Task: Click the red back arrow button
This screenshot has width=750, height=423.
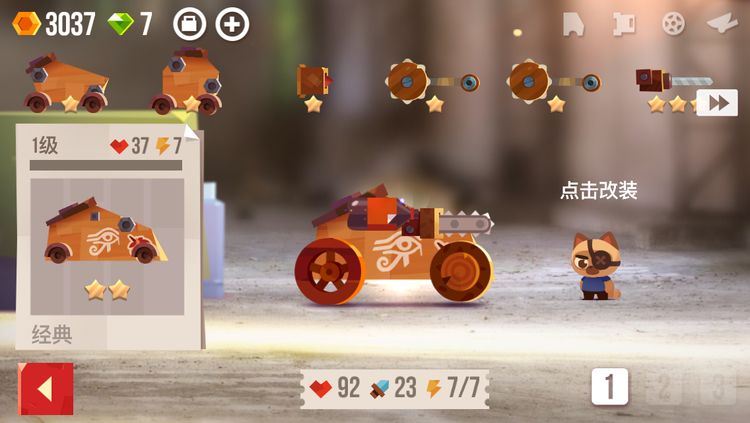Action: pos(45,388)
